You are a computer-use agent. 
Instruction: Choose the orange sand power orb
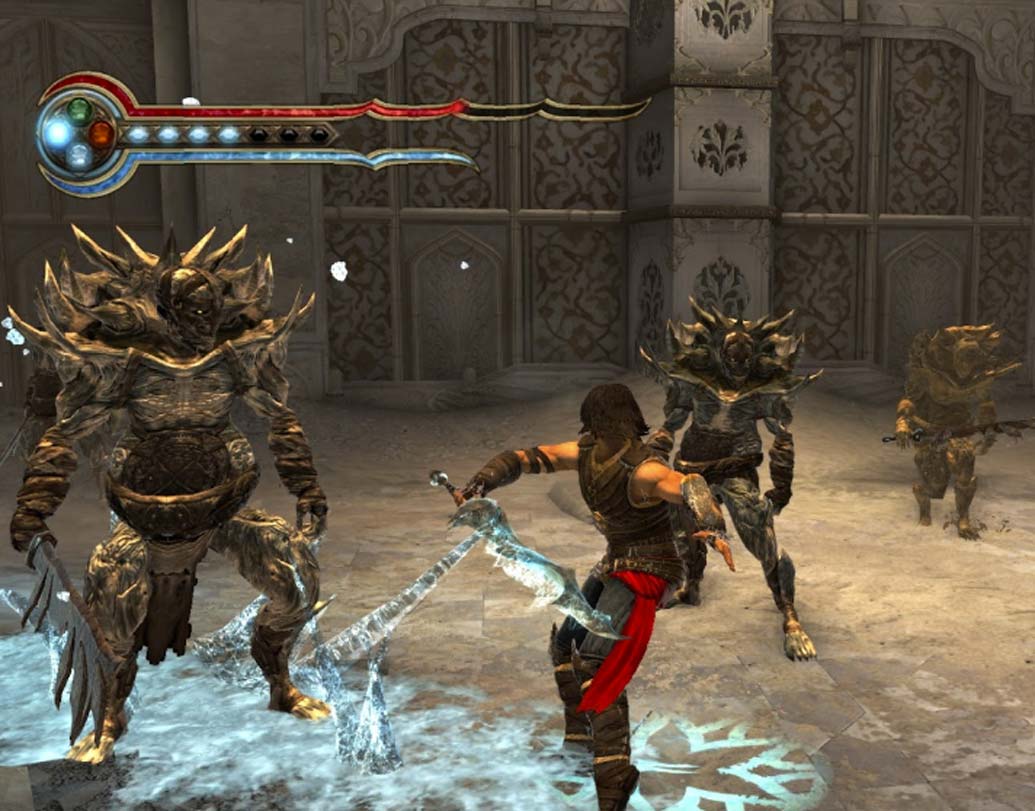coord(101,133)
